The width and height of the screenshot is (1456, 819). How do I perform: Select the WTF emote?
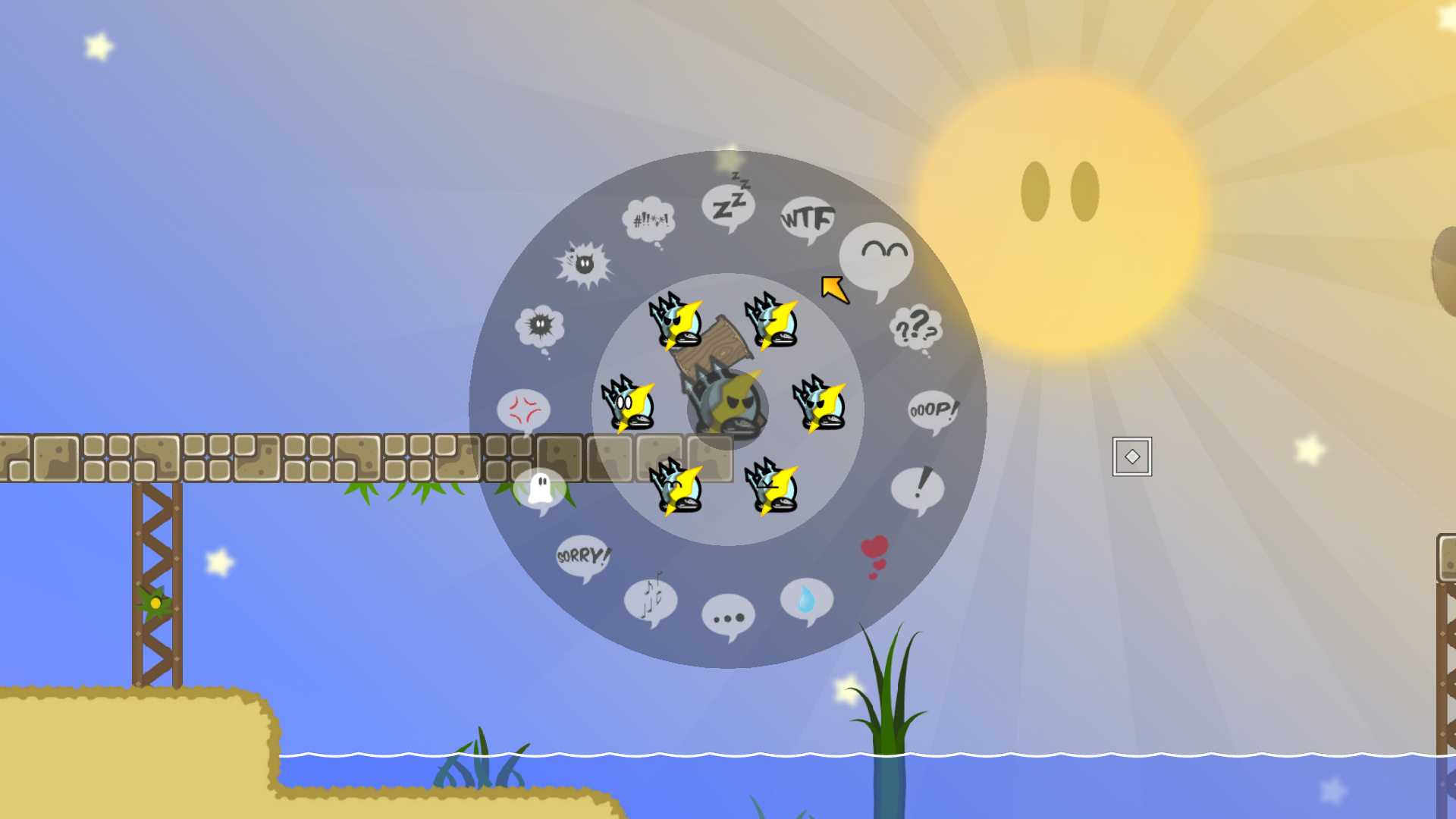806,217
